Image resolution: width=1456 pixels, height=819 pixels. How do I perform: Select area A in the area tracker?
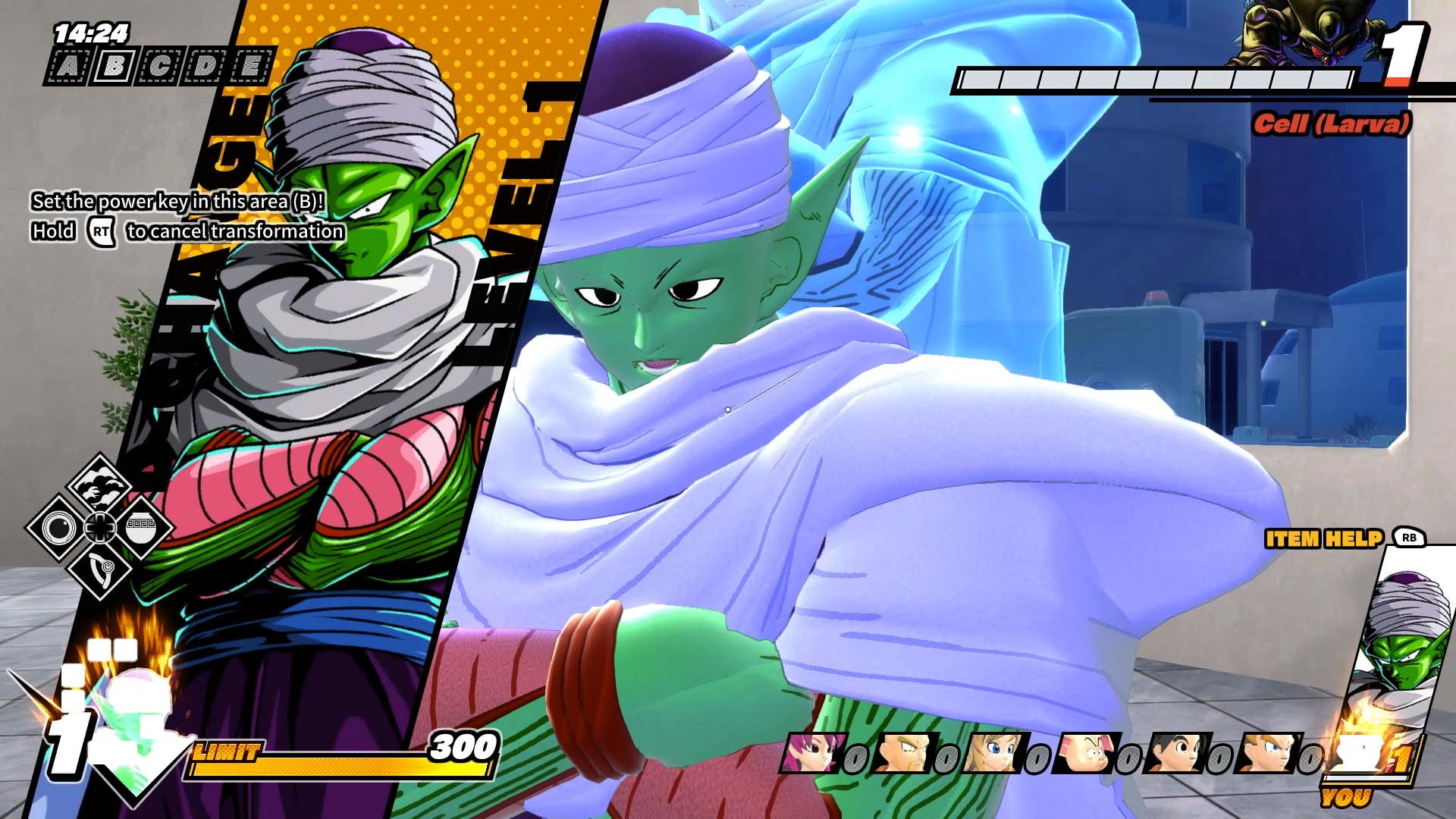(68, 67)
